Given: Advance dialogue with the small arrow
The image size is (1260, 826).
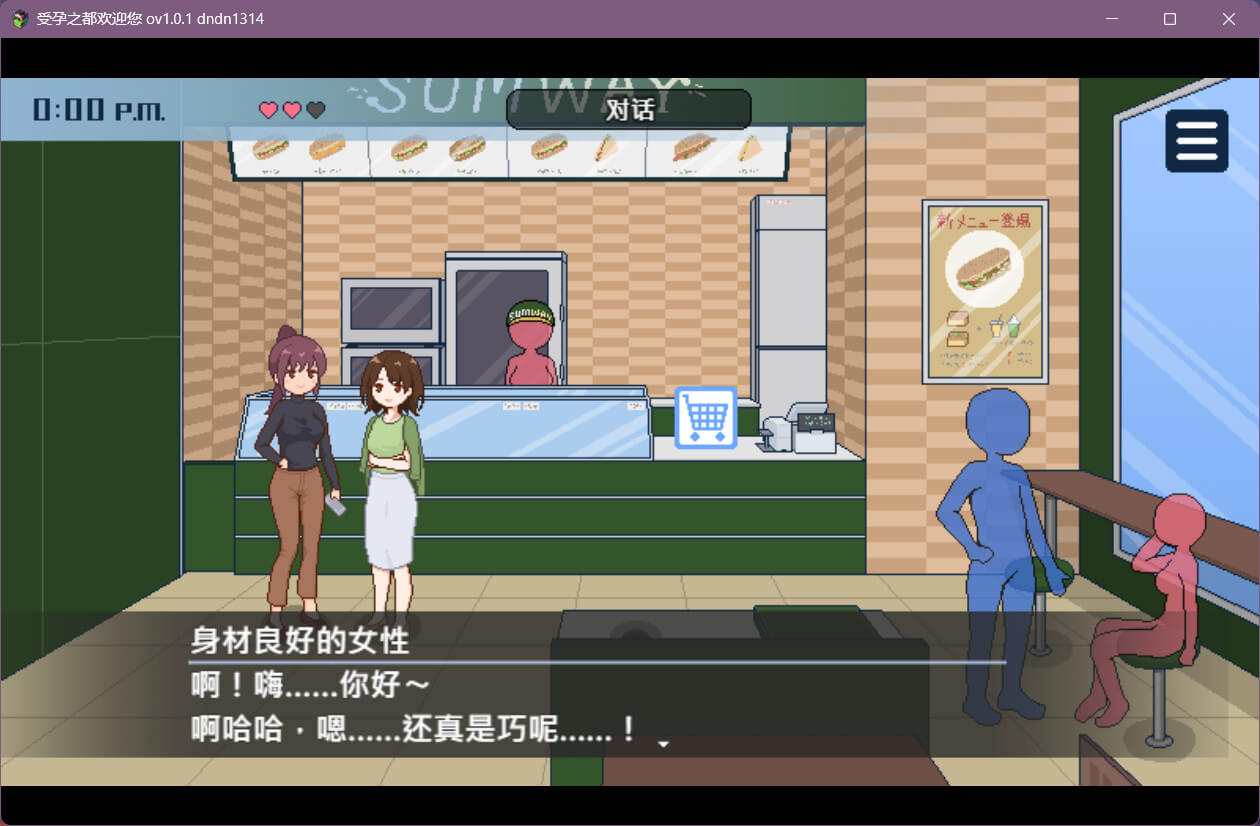Looking at the screenshot, I should (x=662, y=743).
